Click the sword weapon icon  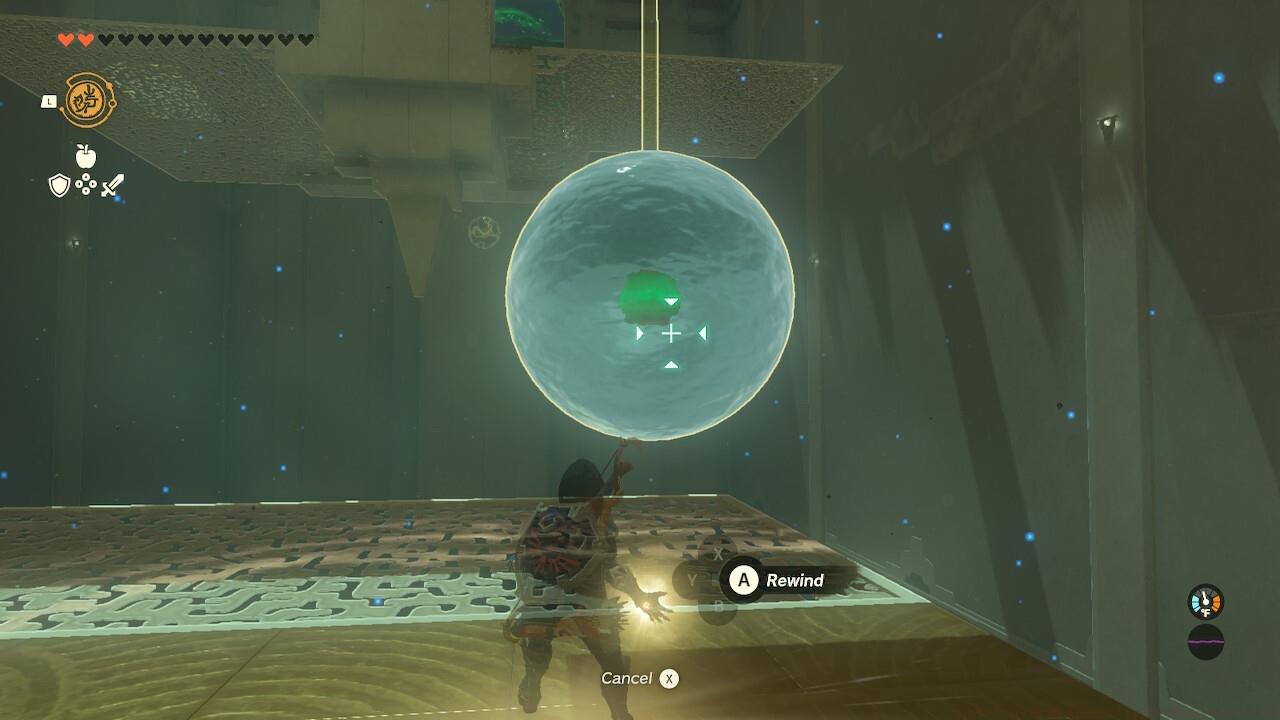[x=111, y=186]
